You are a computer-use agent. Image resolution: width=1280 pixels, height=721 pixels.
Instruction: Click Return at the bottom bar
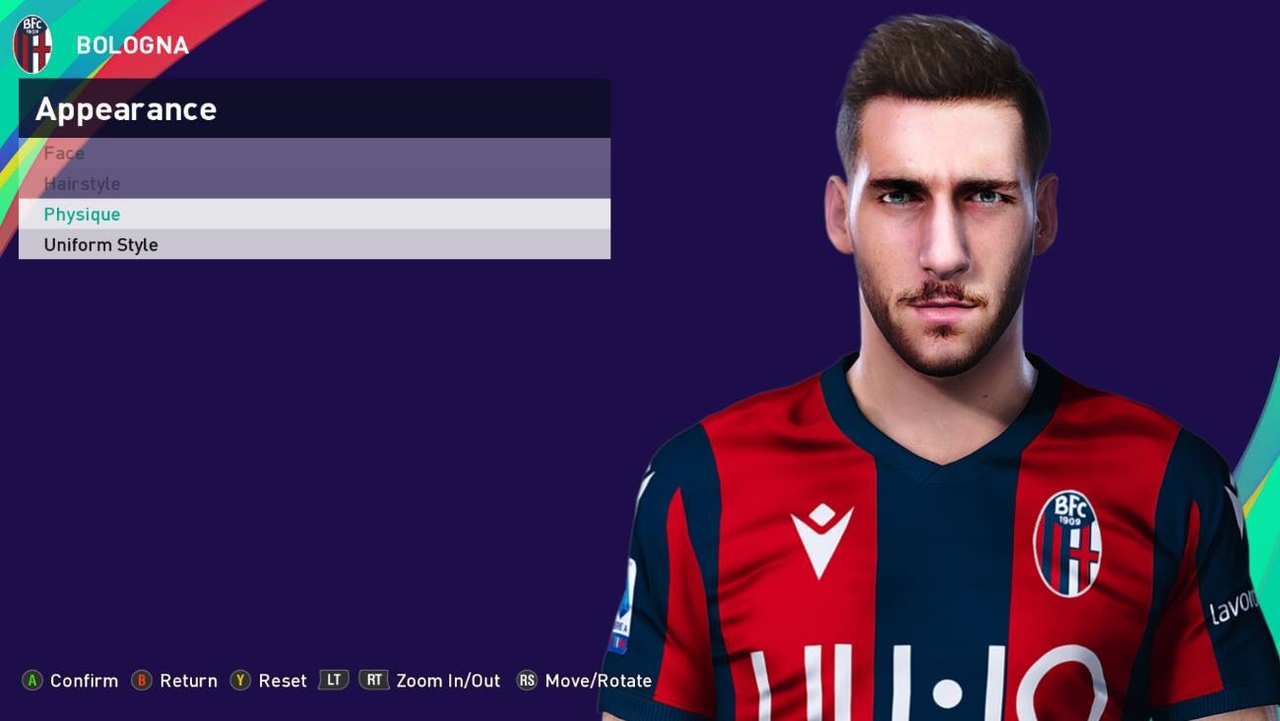tap(189, 680)
